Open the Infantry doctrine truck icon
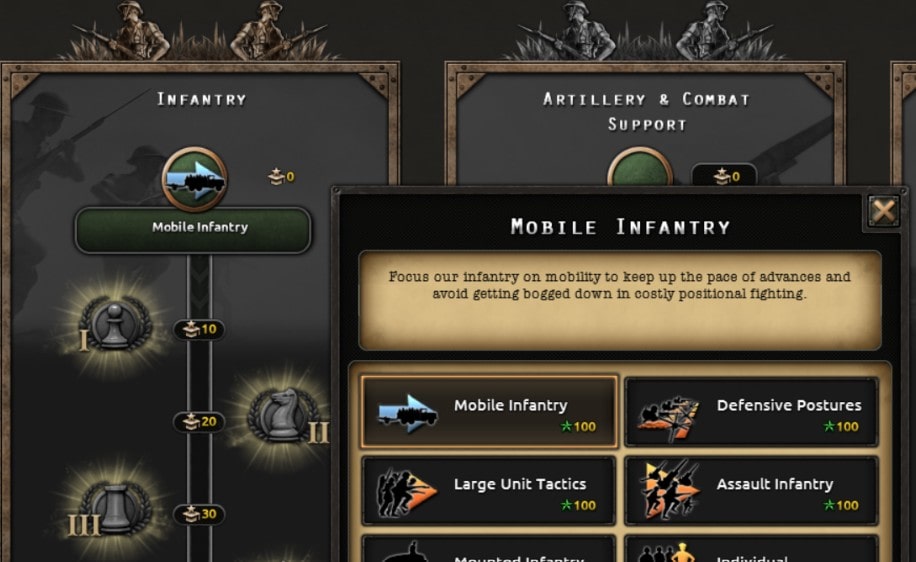 (195, 179)
